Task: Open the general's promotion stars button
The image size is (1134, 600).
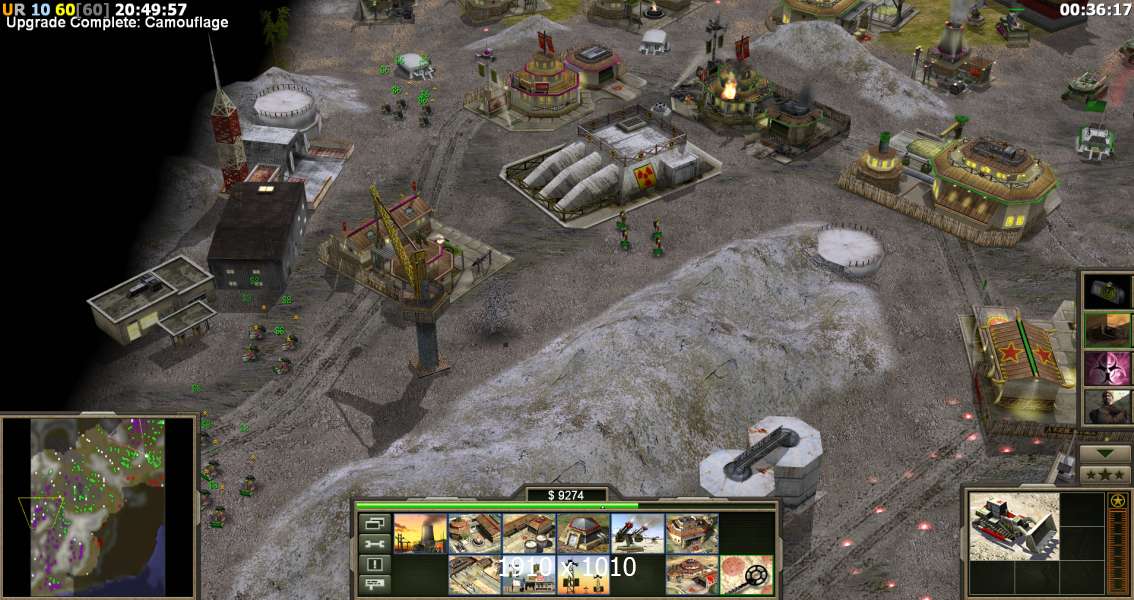Action: point(1105,473)
